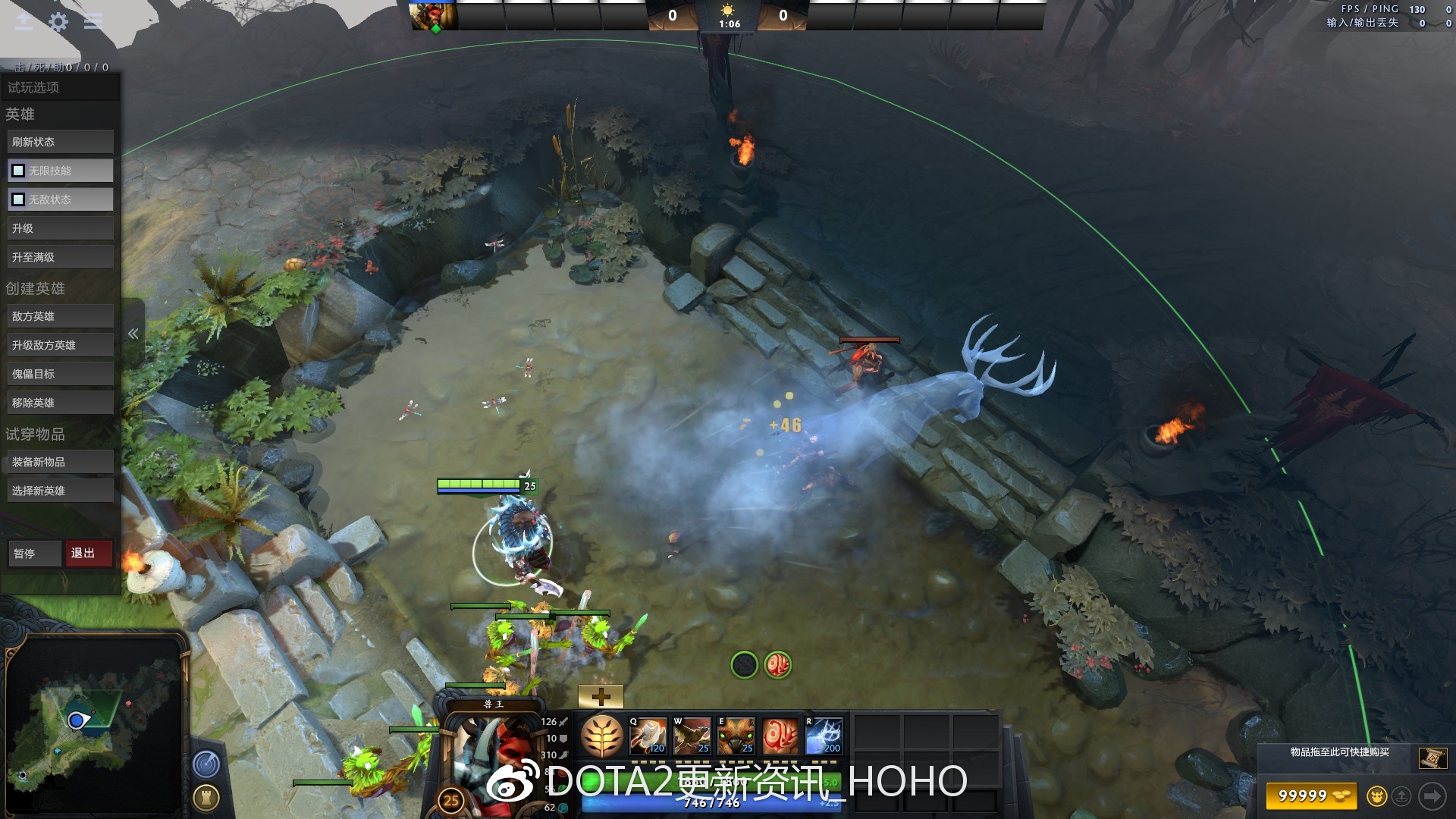1456x819 pixels.
Task: Activate the Wild Axes ability
Action: point(648,736)
